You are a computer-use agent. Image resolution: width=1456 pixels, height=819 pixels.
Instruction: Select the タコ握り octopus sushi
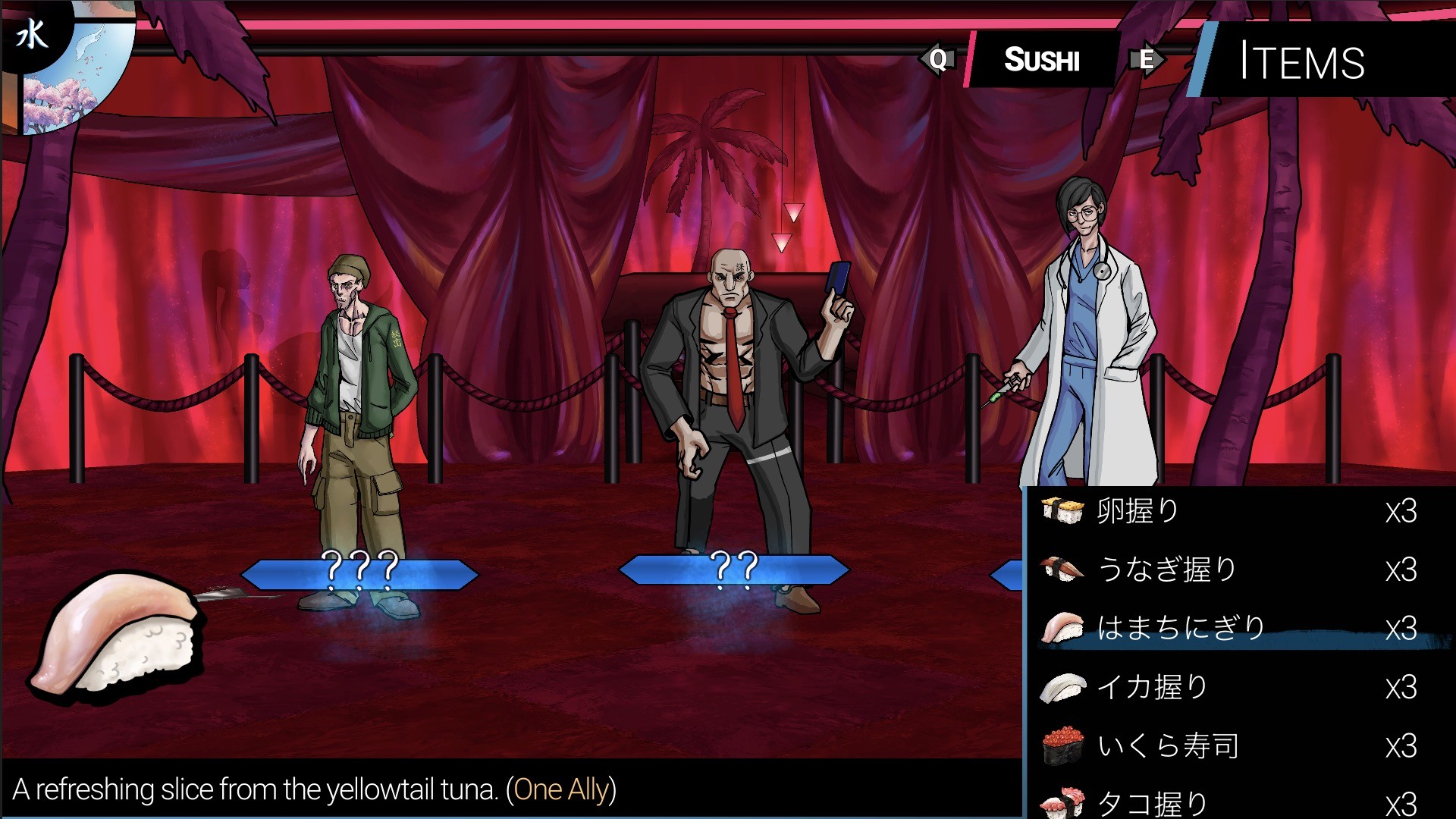[x=1228, y=802]
